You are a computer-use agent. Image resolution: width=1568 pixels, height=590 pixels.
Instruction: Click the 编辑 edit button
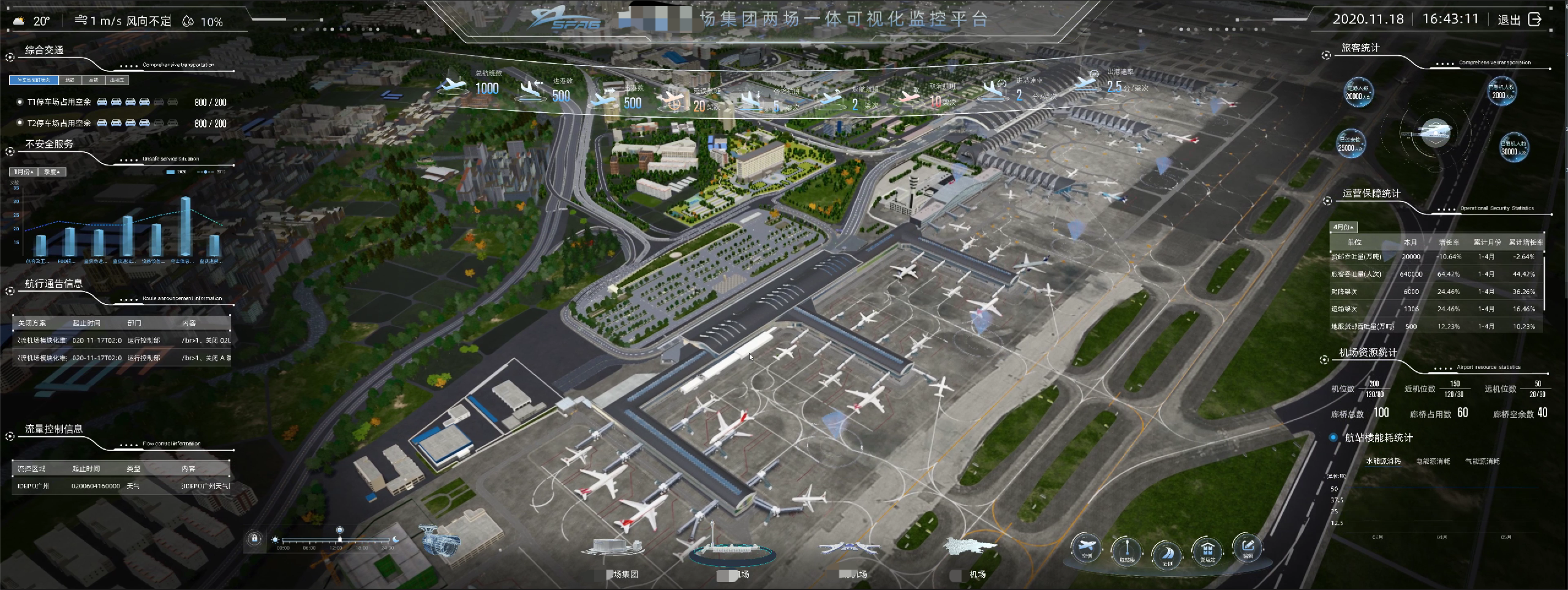[1248, 547]
